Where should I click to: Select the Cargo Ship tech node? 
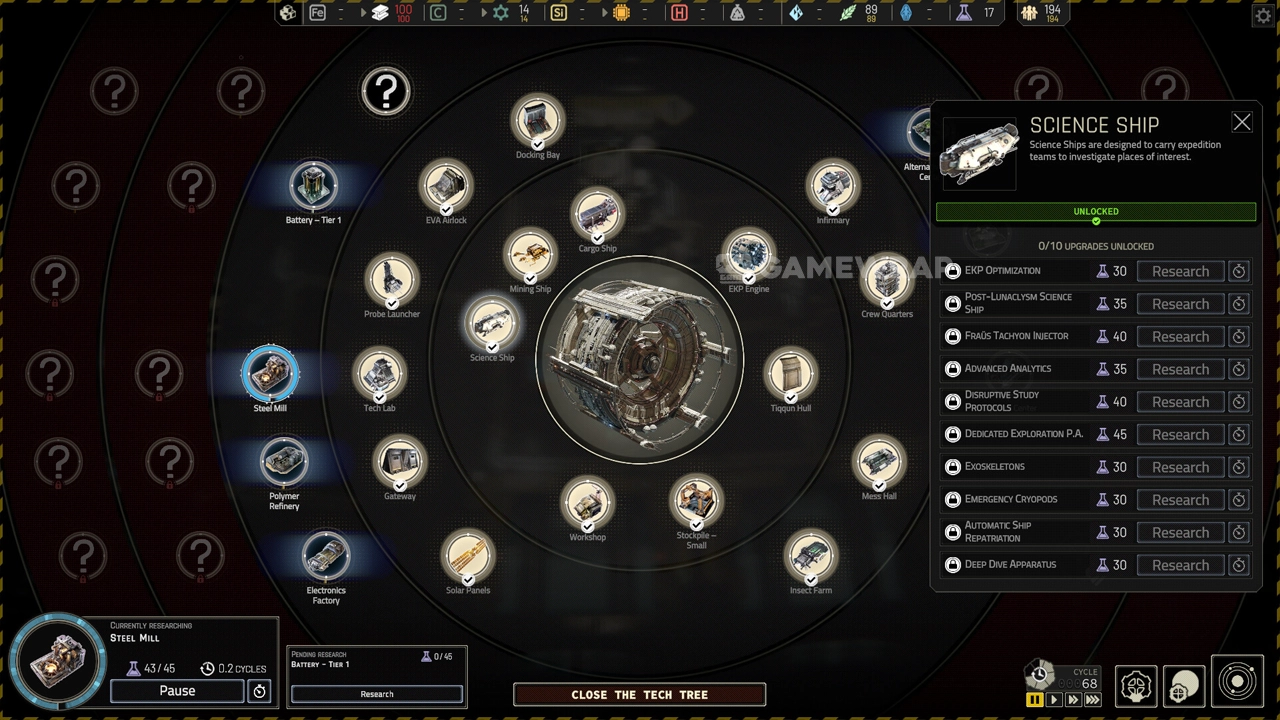(597, 216)
